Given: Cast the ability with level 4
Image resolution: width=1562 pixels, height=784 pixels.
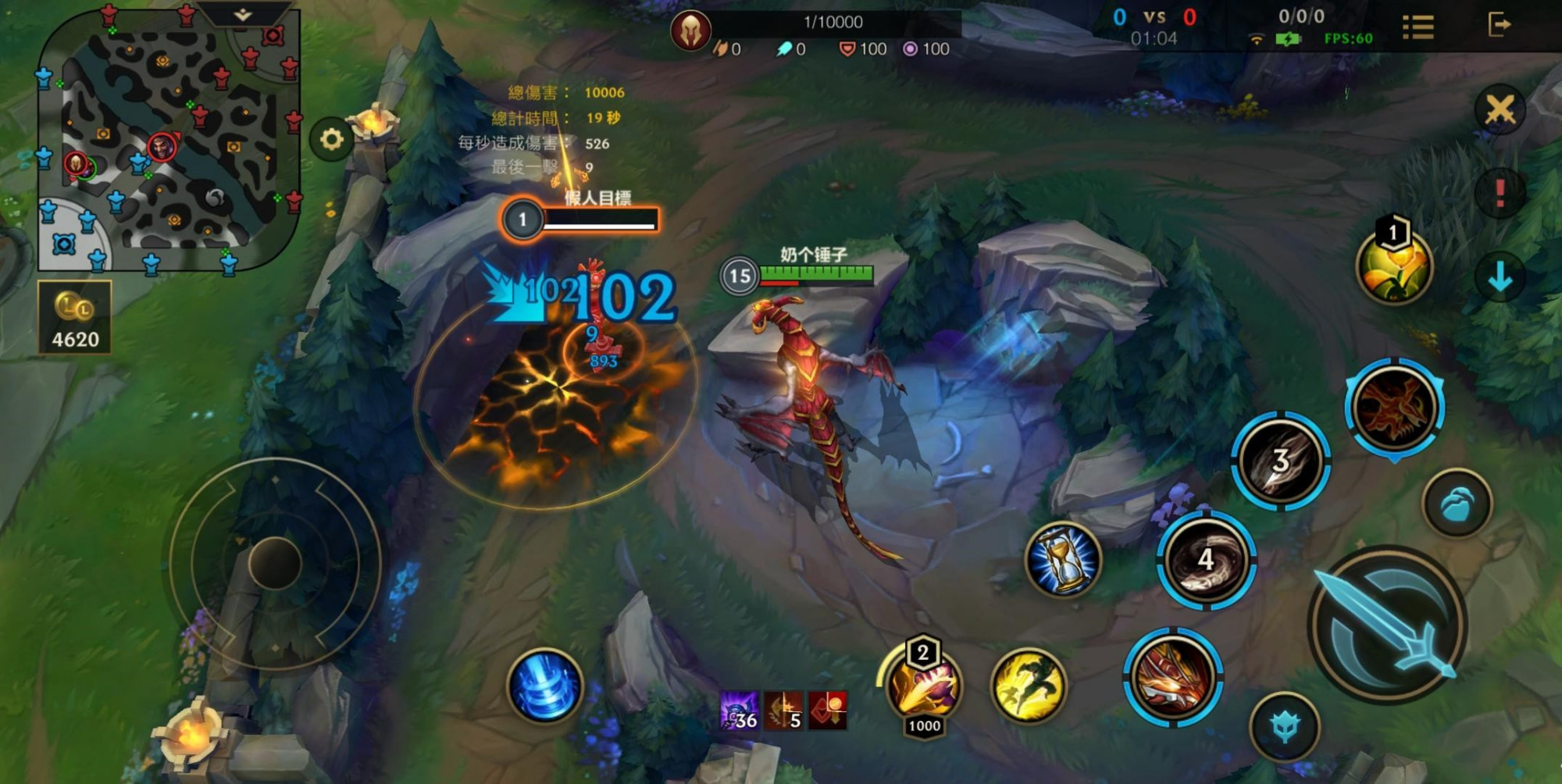Looking at the screenshot, I should 1206,560.
